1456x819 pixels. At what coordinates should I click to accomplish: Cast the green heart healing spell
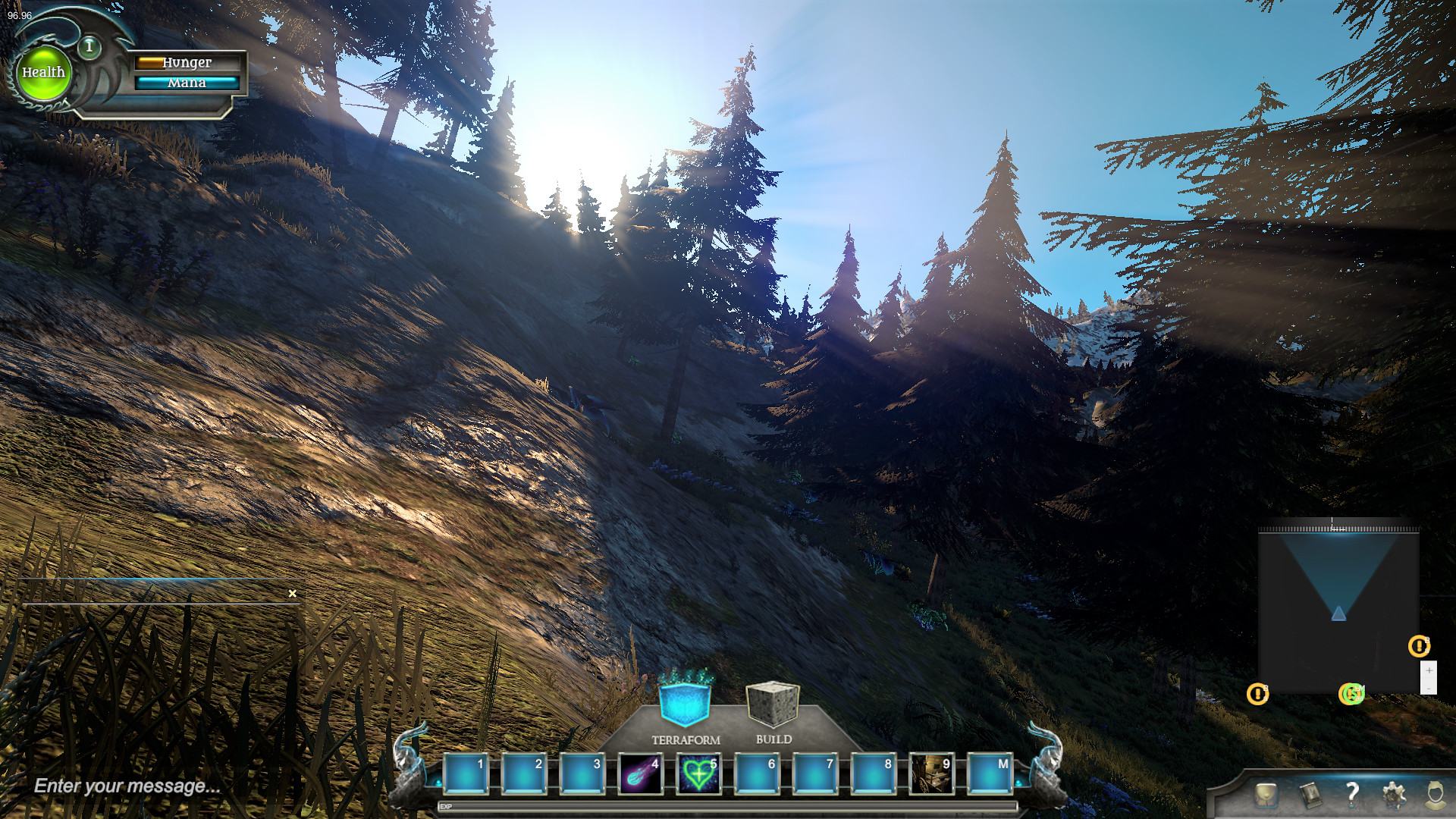pyautogui.click(x=698, y=774)
